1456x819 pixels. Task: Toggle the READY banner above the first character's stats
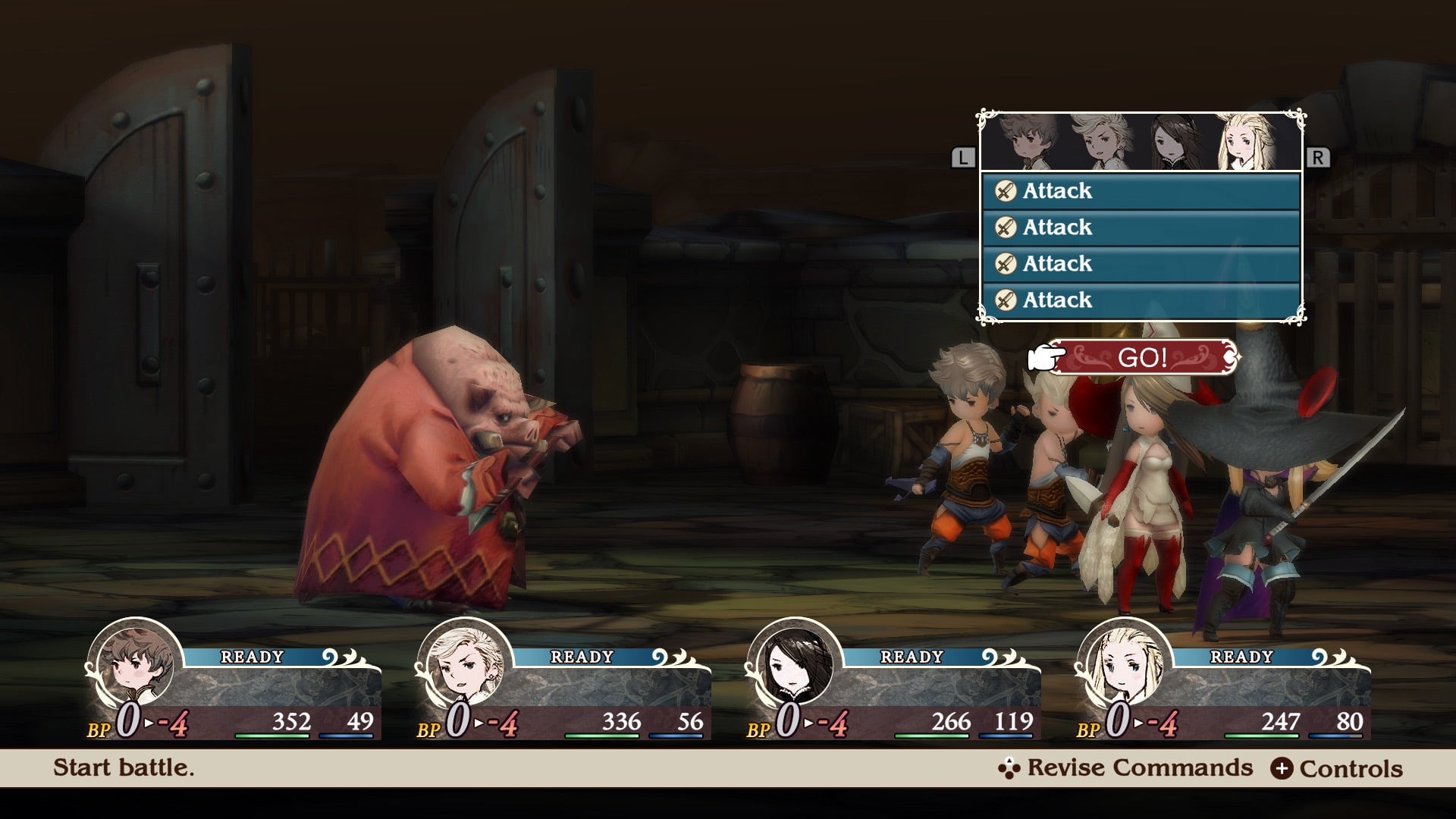pyautogui.click(x=250, y=655)
